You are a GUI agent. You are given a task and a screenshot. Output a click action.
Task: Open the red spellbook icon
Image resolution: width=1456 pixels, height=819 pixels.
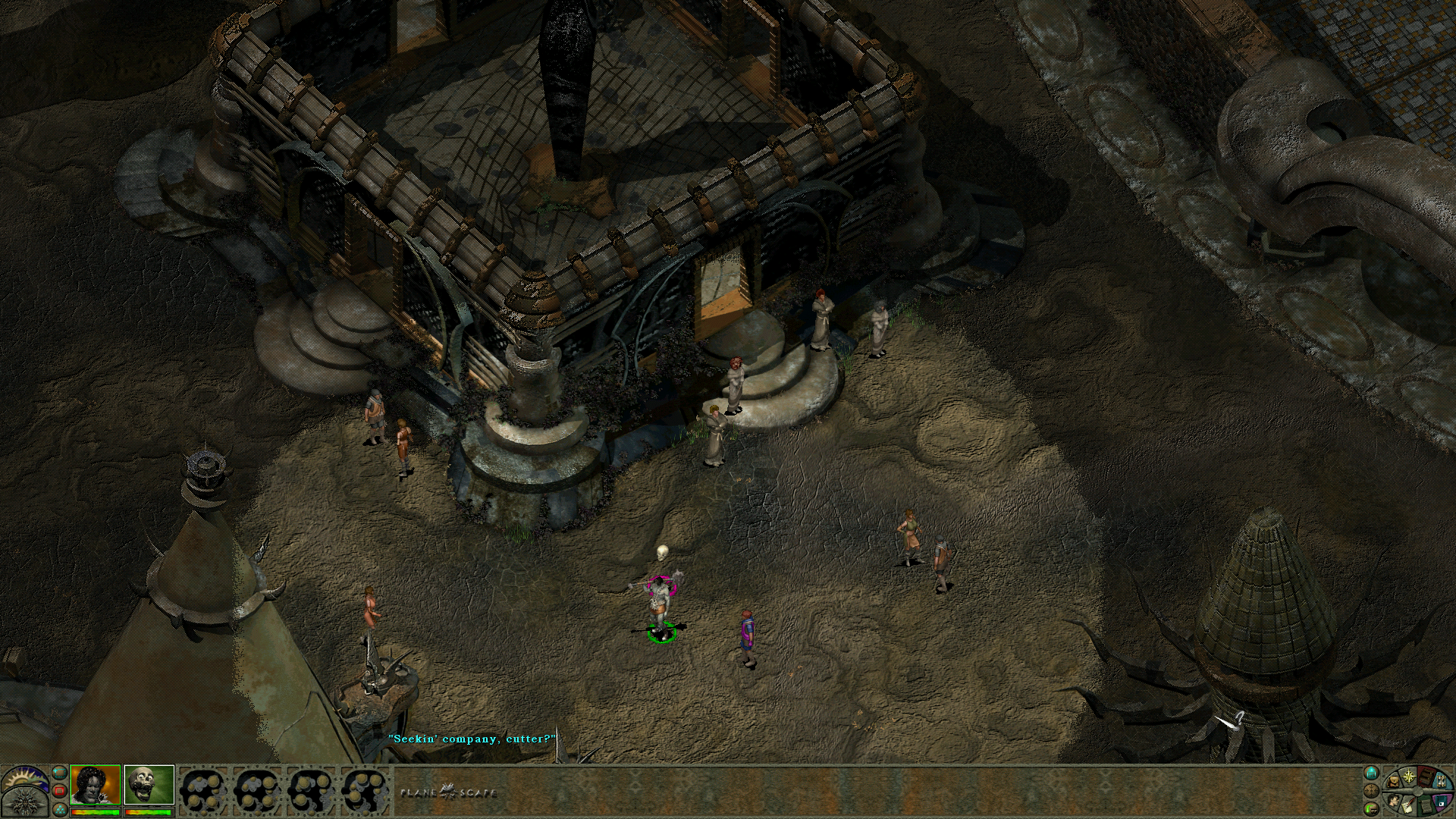tap(1426, 777)
